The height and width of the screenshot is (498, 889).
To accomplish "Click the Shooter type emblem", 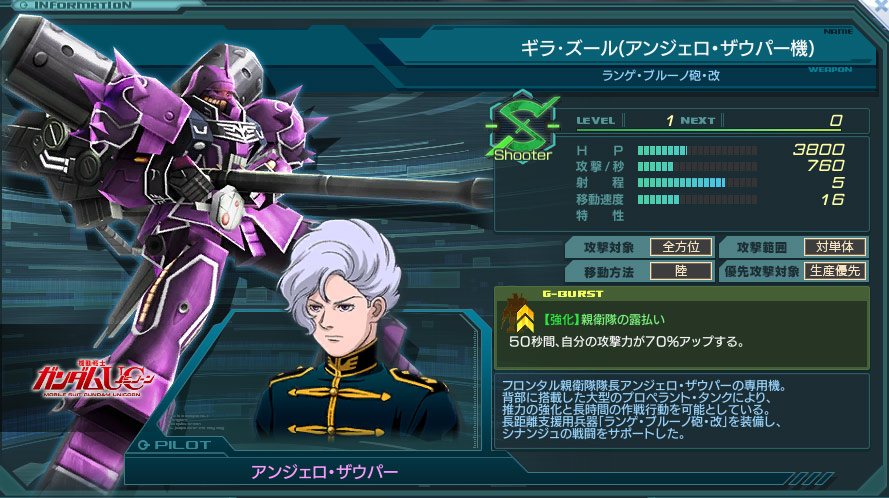I will point(523,127).
